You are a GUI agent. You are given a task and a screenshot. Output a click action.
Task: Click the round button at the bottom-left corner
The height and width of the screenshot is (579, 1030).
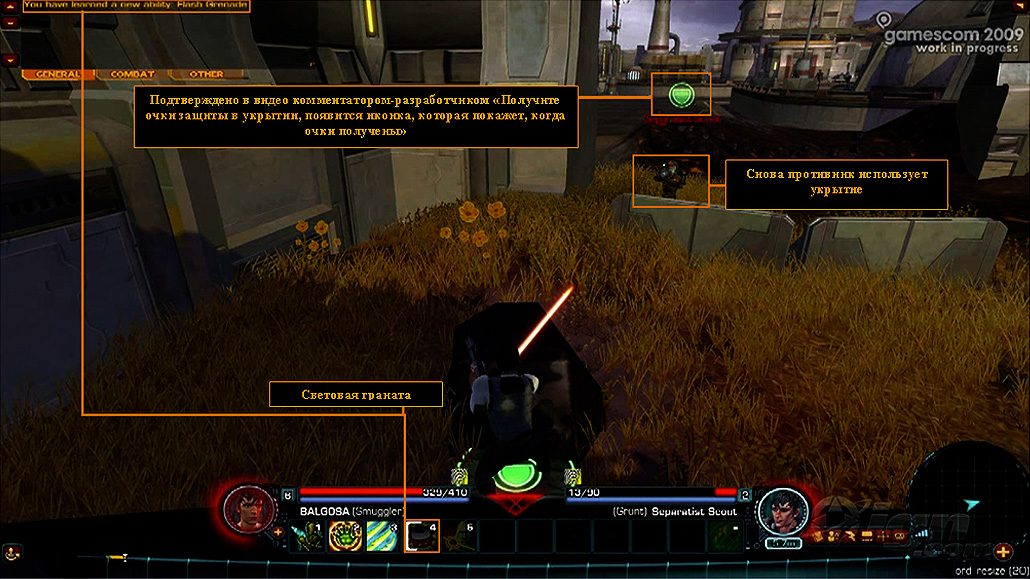(x=11, y=552)
